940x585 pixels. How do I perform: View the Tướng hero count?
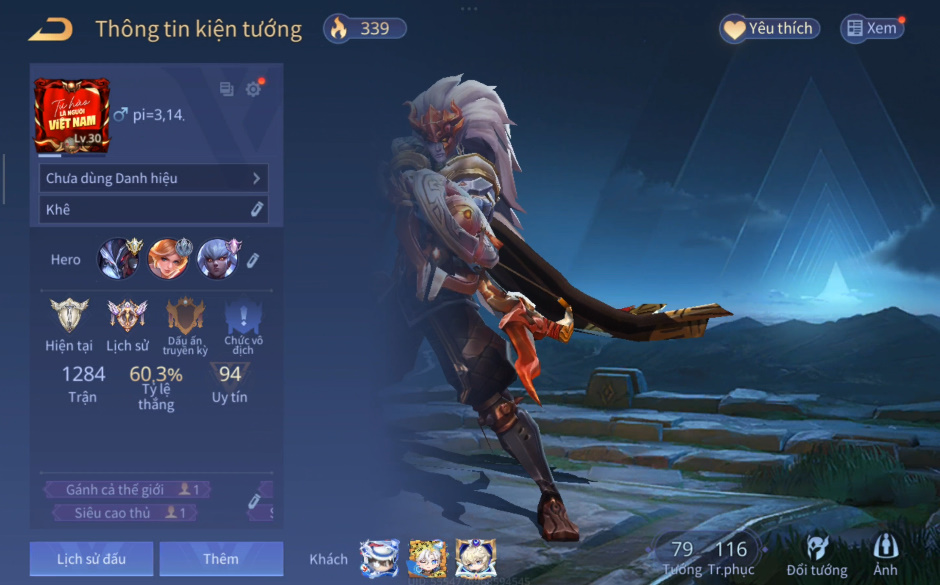pyautogui.click(x=682, y=556)
